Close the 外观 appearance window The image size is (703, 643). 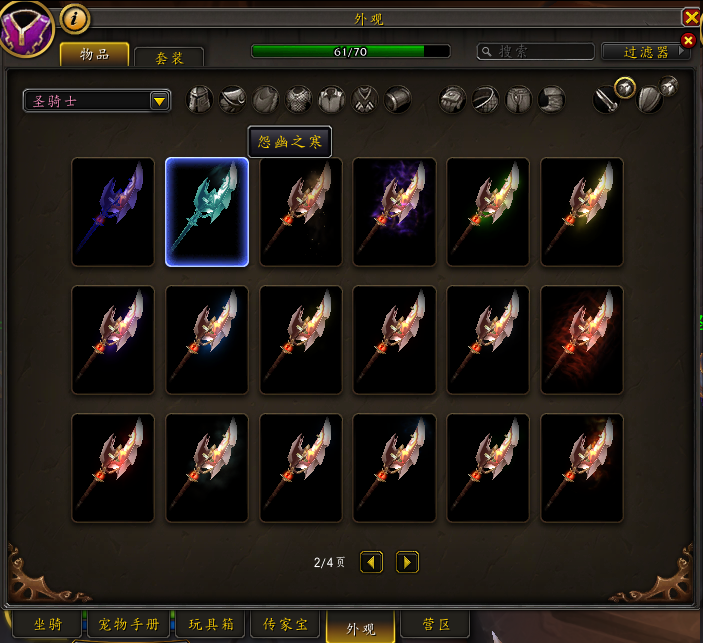(x=691, y=17)
